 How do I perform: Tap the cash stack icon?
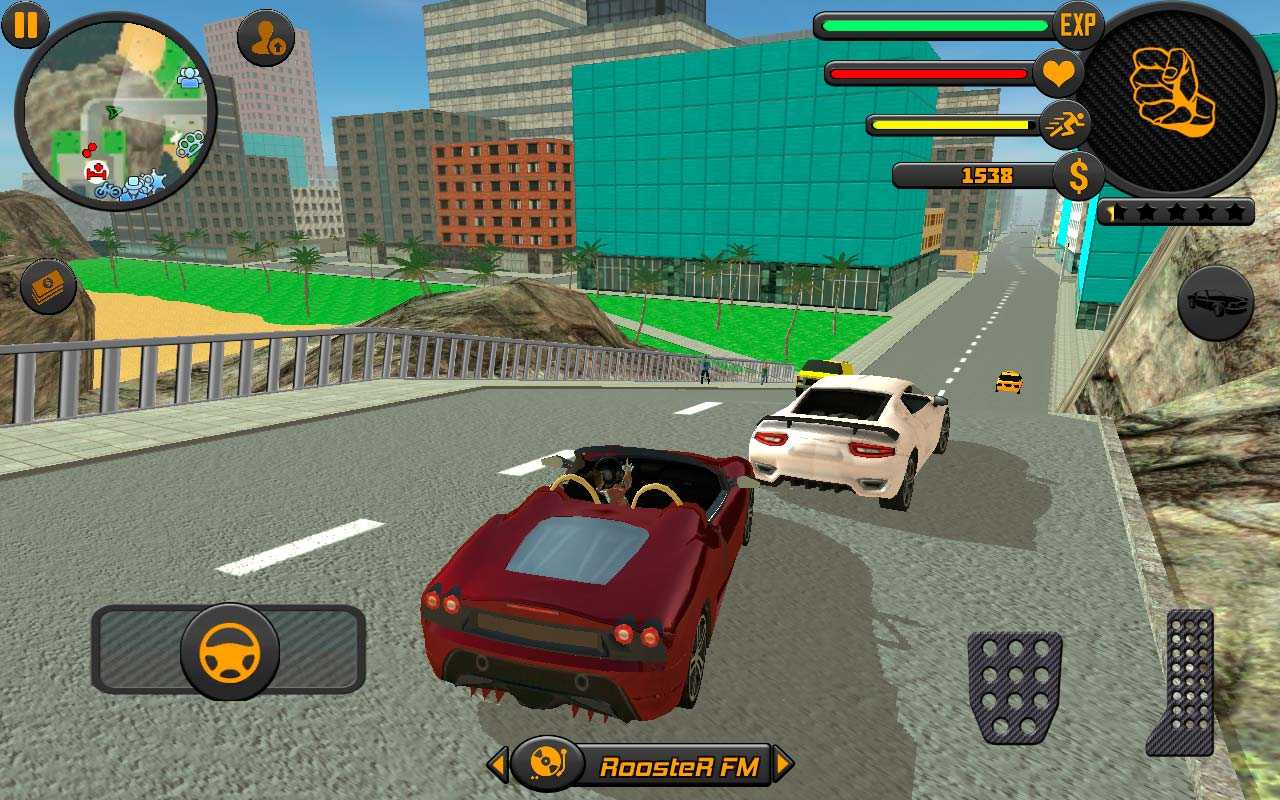click(48, 287)
